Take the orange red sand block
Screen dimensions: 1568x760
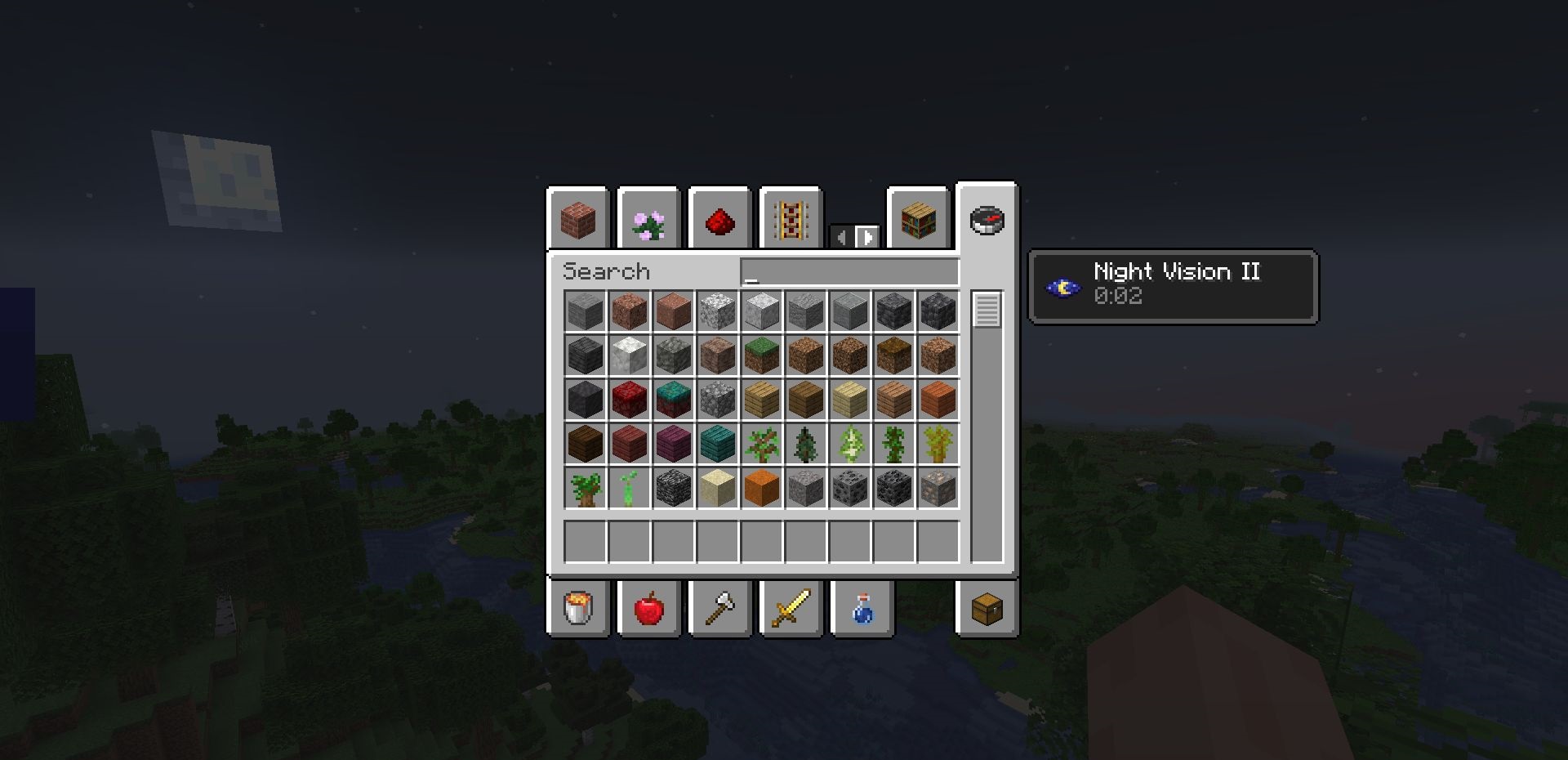pos(762,488)
